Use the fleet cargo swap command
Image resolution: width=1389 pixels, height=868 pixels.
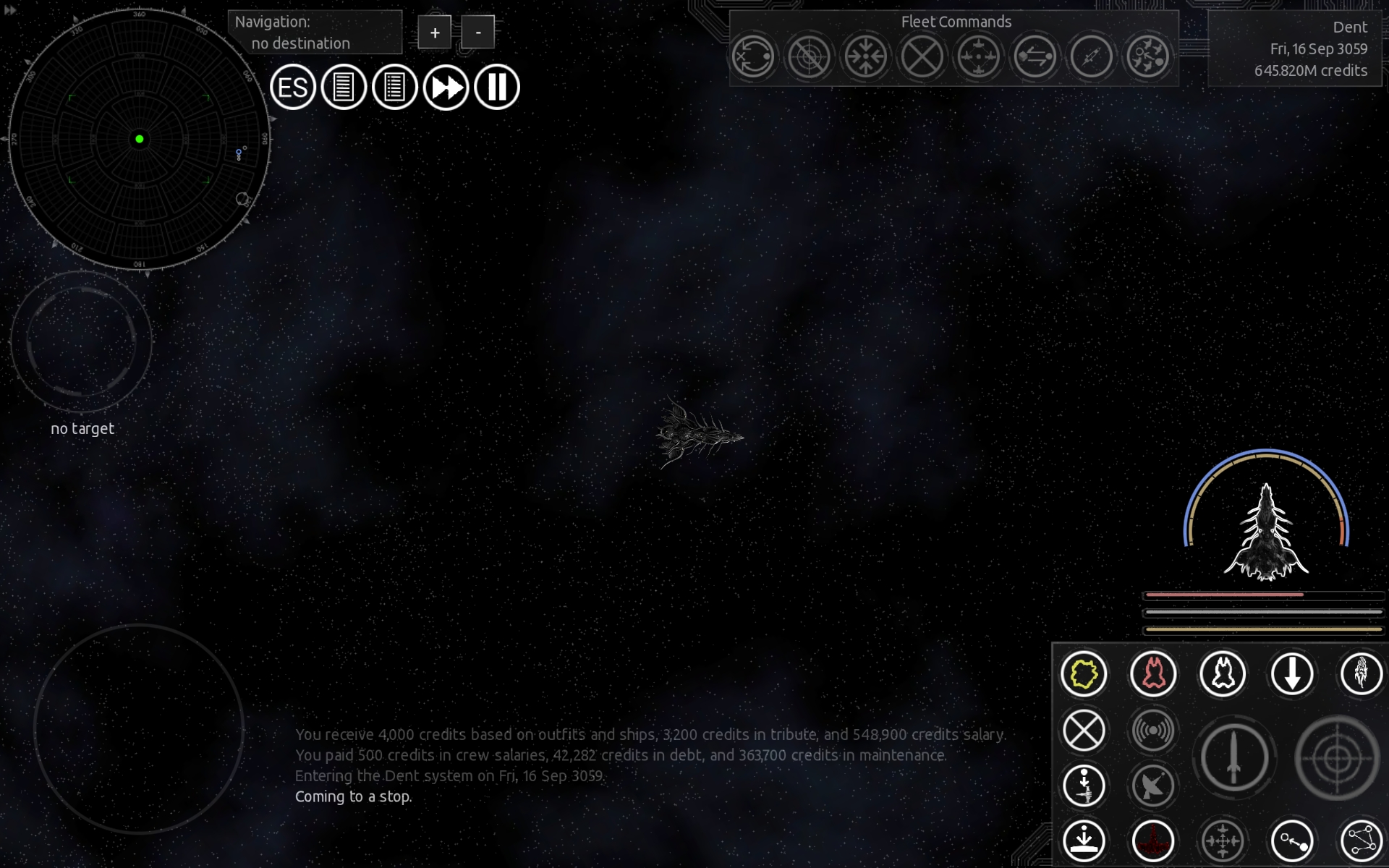(x=1035, y=56)
